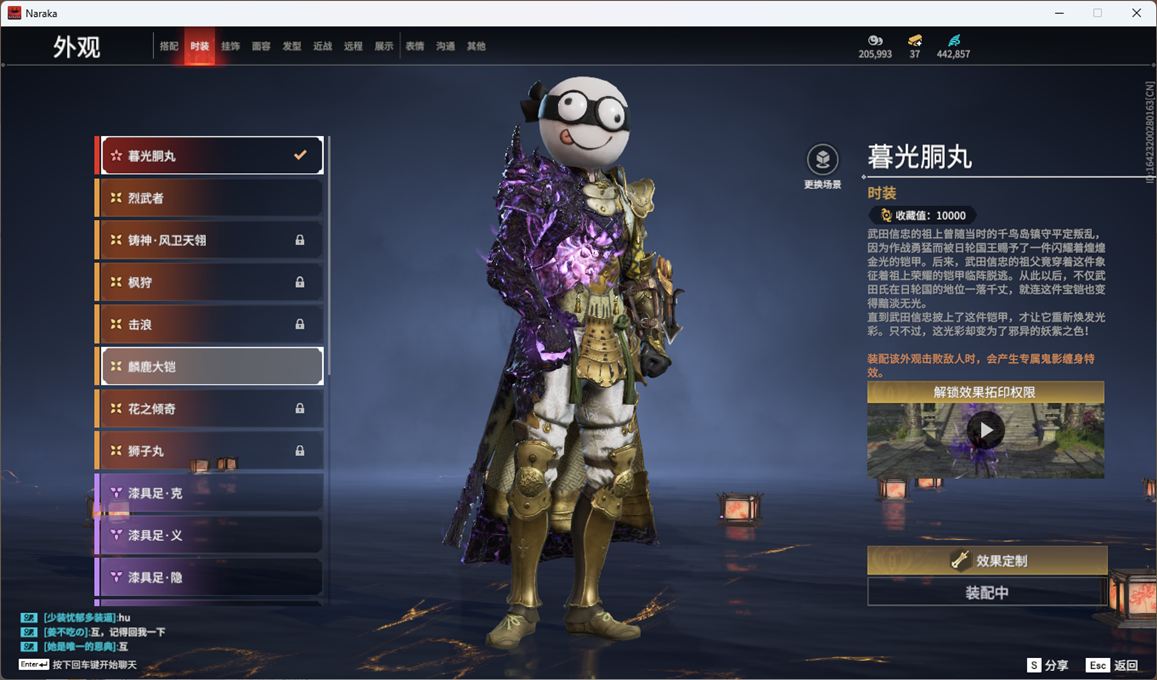The height and width of the screenshot is (680, 1157).
Task: Play the outfit effect preview video
Action: pos(986,431)
